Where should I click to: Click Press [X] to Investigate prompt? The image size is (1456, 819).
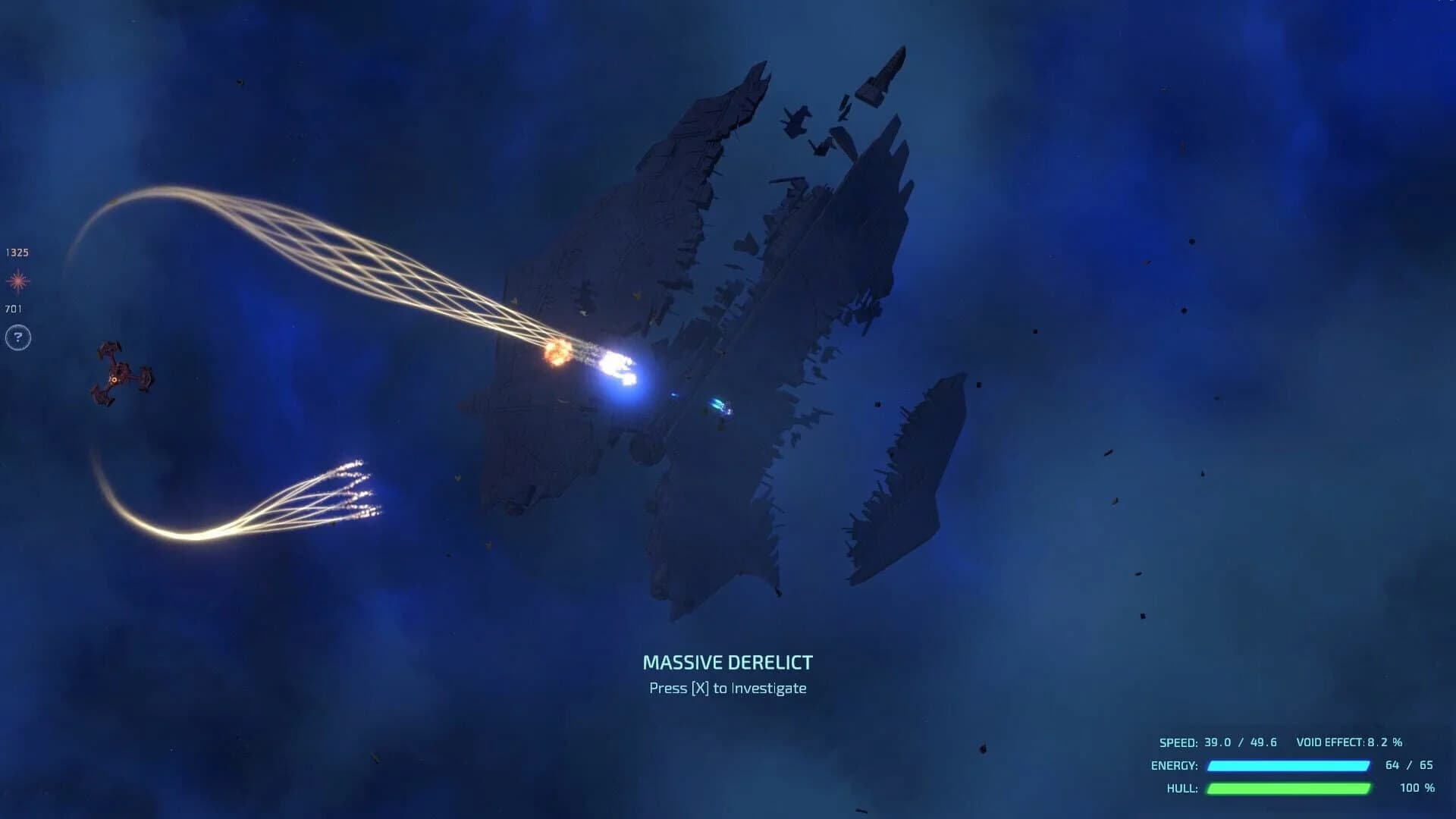(x=727, y=688)
